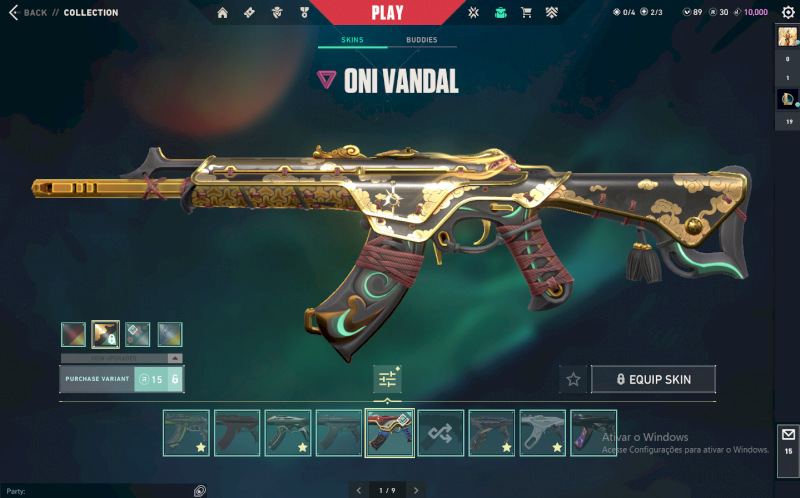
Task: Favorite this skin with the star button
Action: (x=573, y=379)
